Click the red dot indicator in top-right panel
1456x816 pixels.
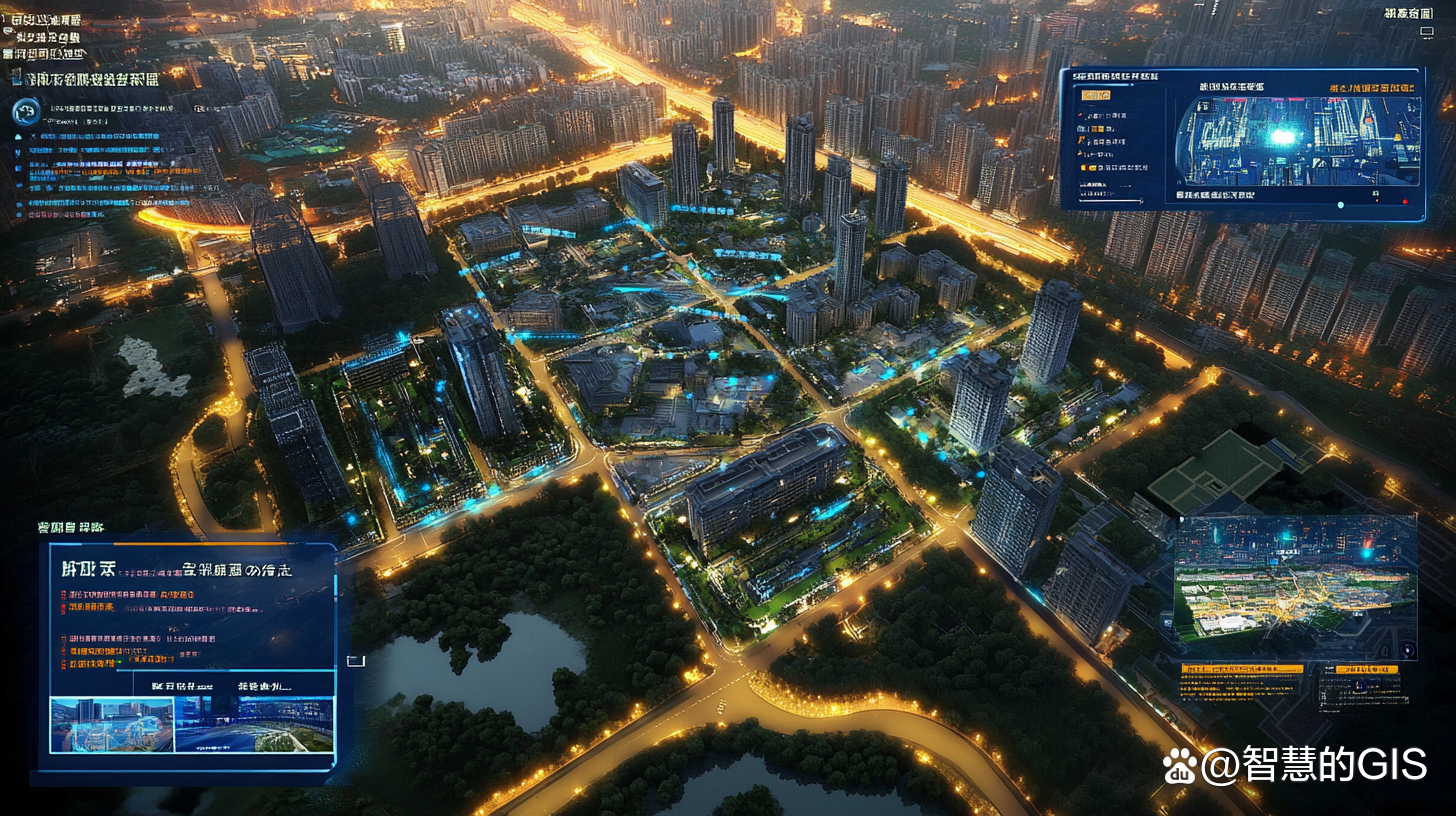coord(1405,203)
